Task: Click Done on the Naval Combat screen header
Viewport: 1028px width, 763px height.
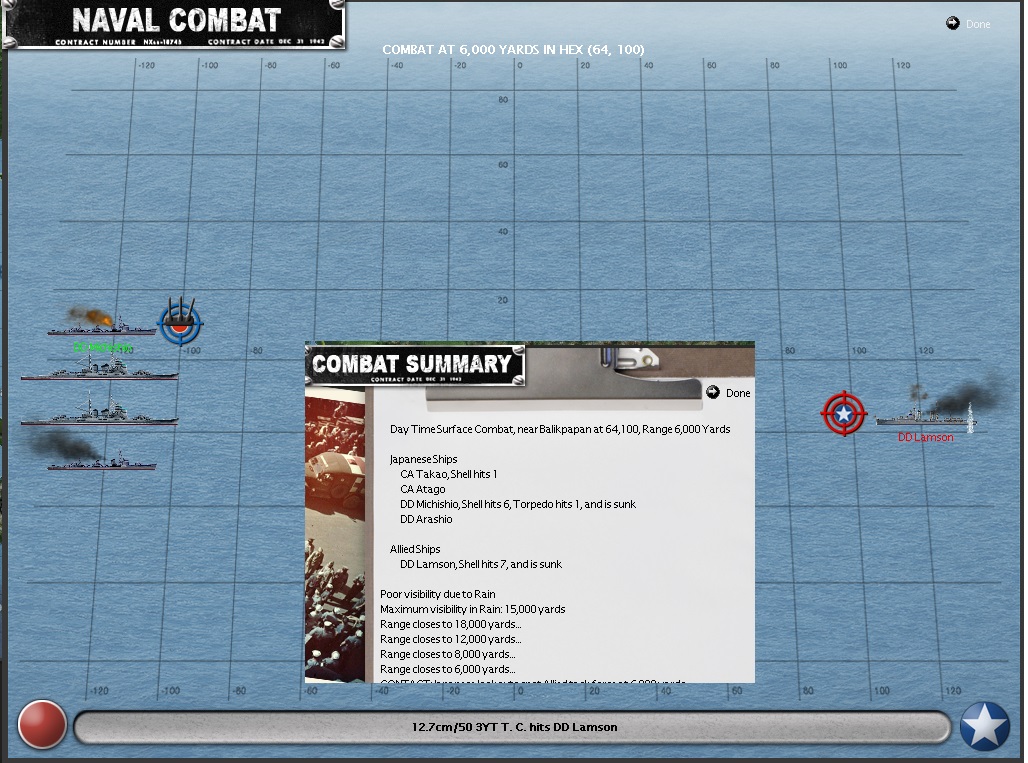Action: (x=968, y=24)
